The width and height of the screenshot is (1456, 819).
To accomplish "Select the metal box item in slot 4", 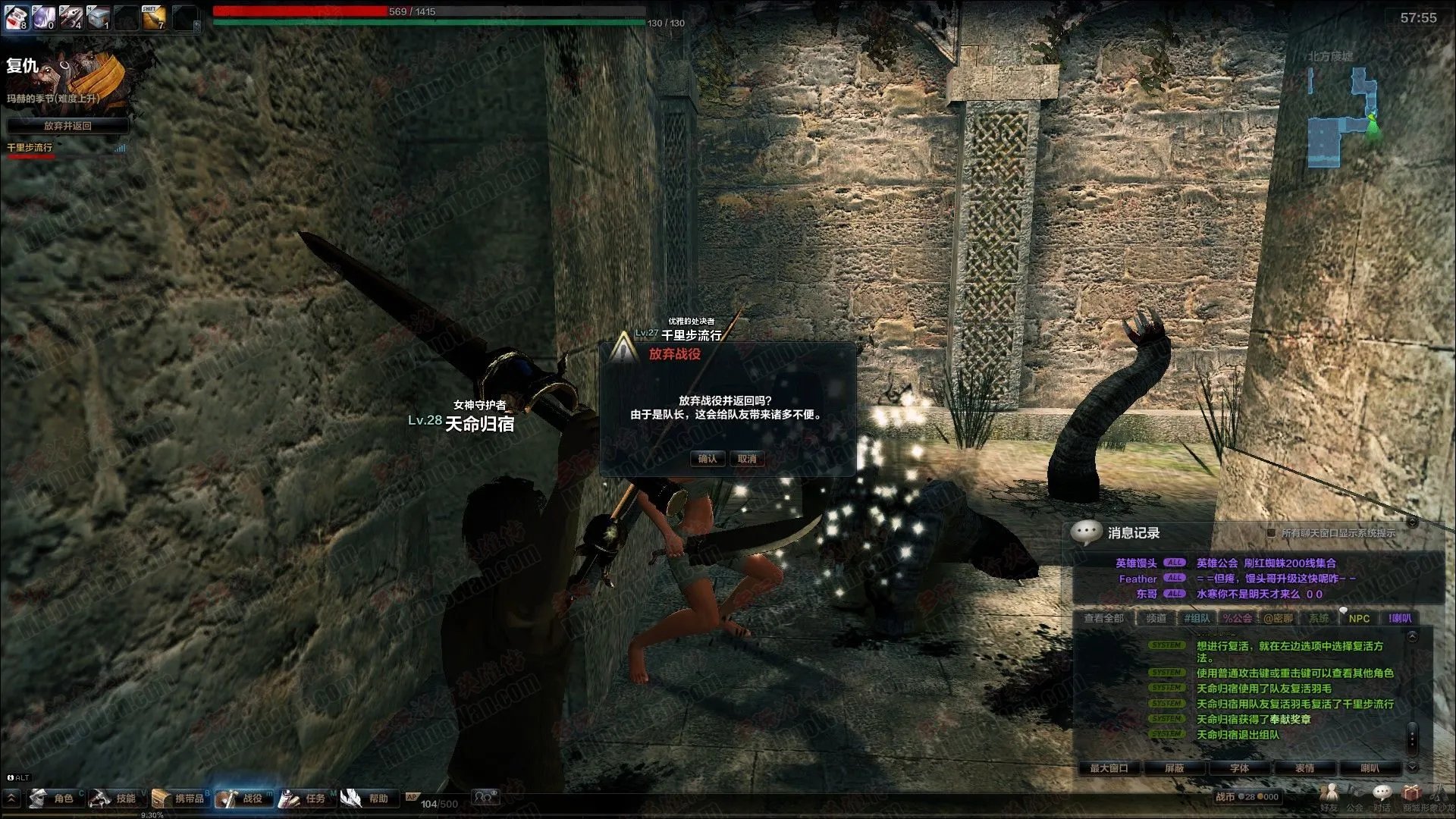I will pyautogui.click(x=99, y=17).
